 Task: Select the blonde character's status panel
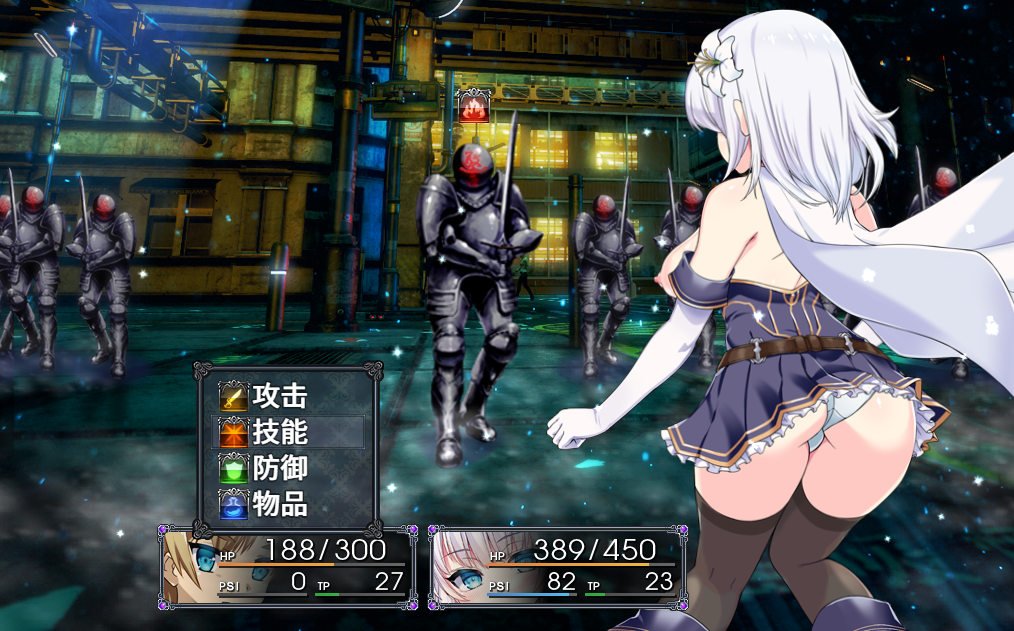287,568
